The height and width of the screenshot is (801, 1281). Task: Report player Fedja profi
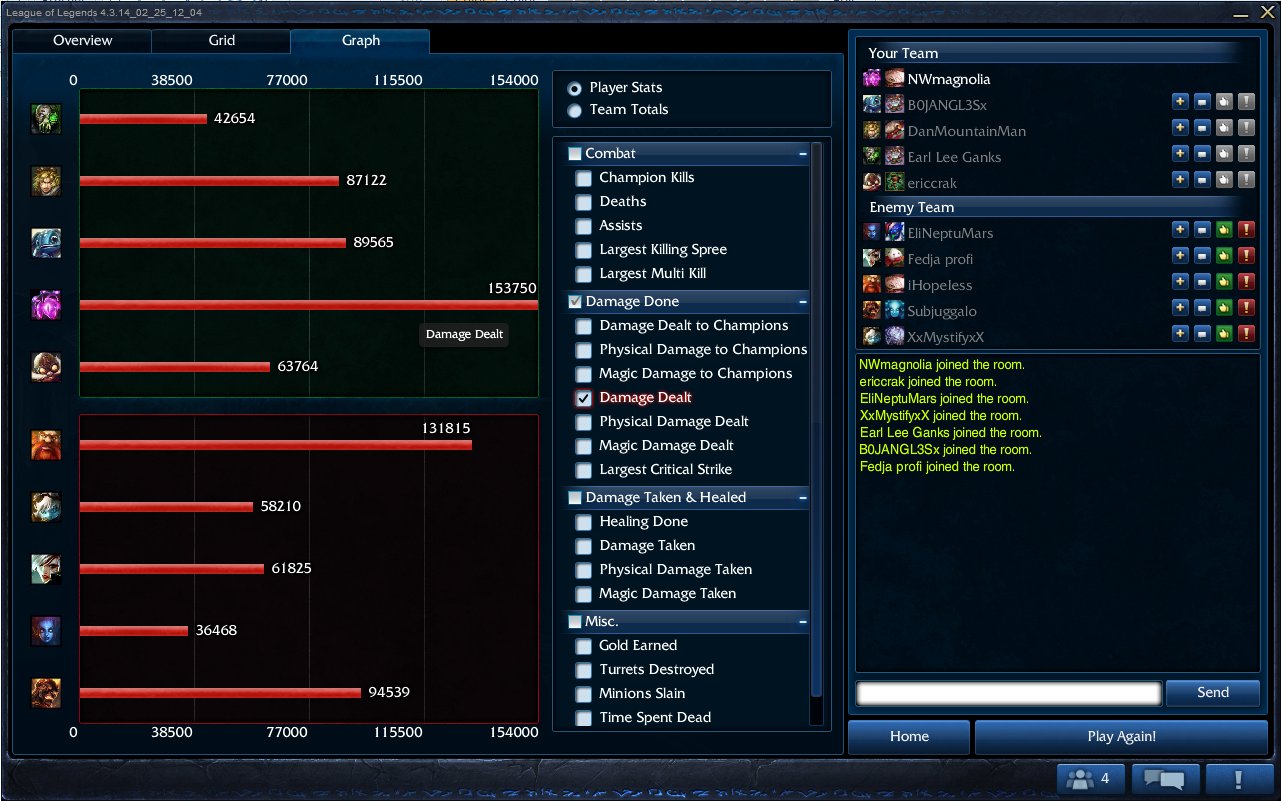pos(1246,257)
